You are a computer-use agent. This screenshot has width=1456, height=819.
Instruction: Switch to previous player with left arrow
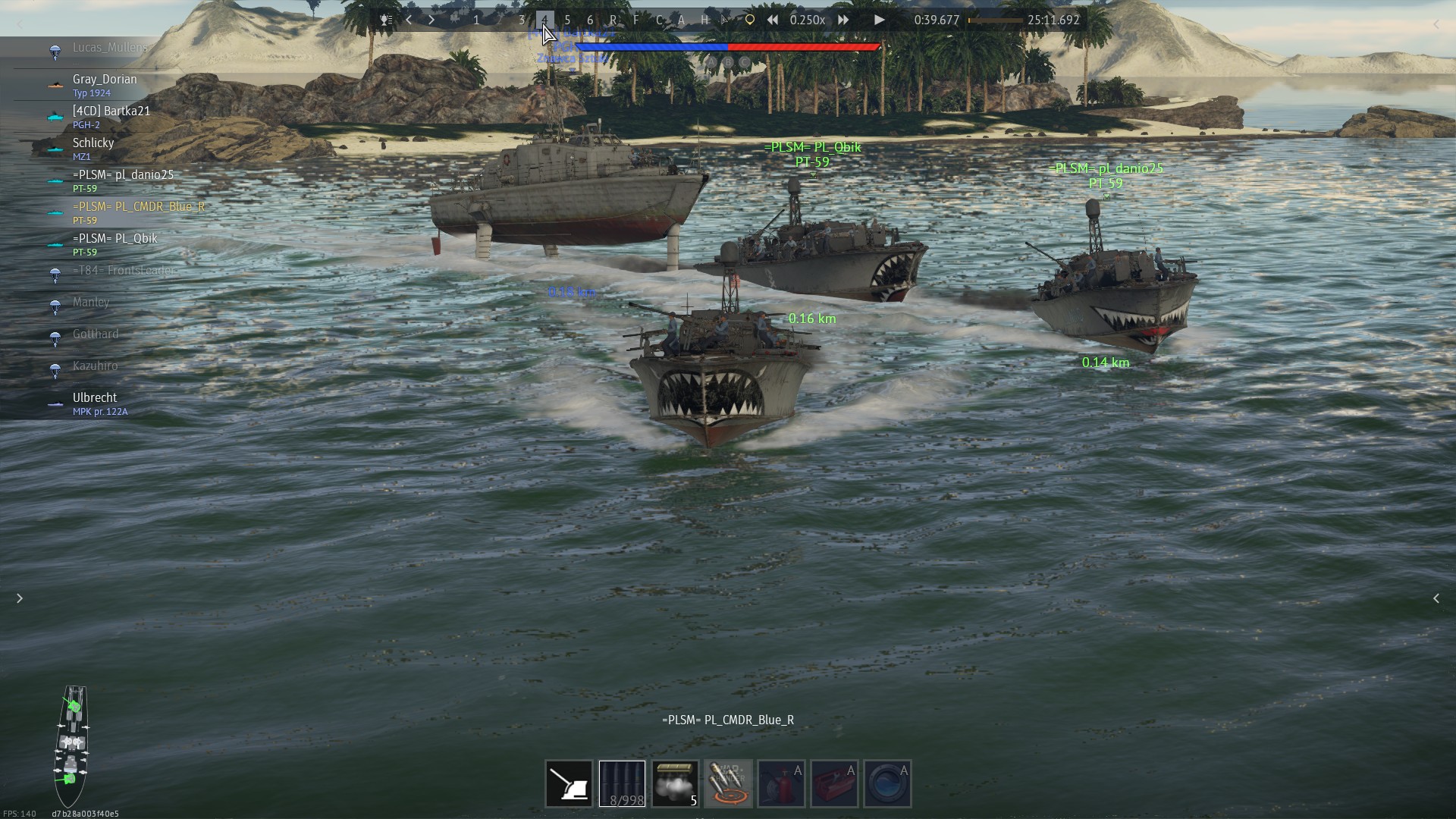click(409, 20)
